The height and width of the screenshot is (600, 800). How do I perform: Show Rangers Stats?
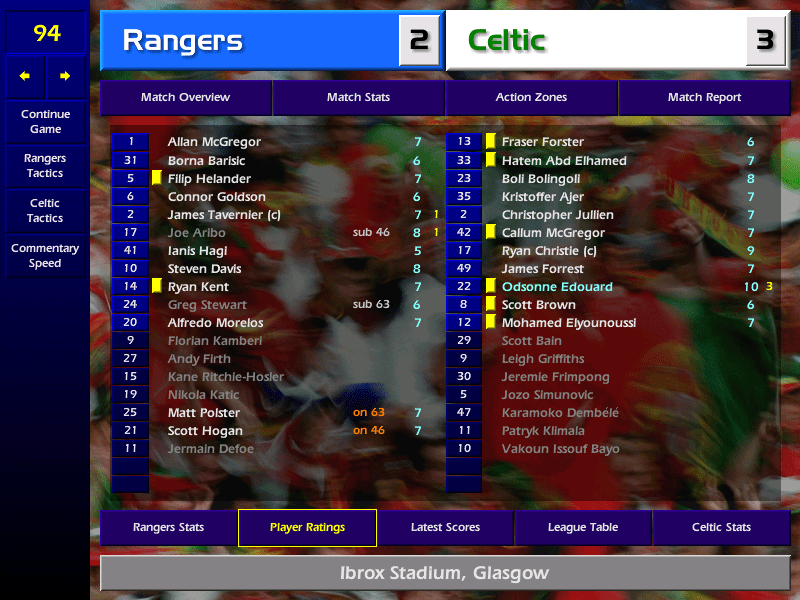[168, 527]
